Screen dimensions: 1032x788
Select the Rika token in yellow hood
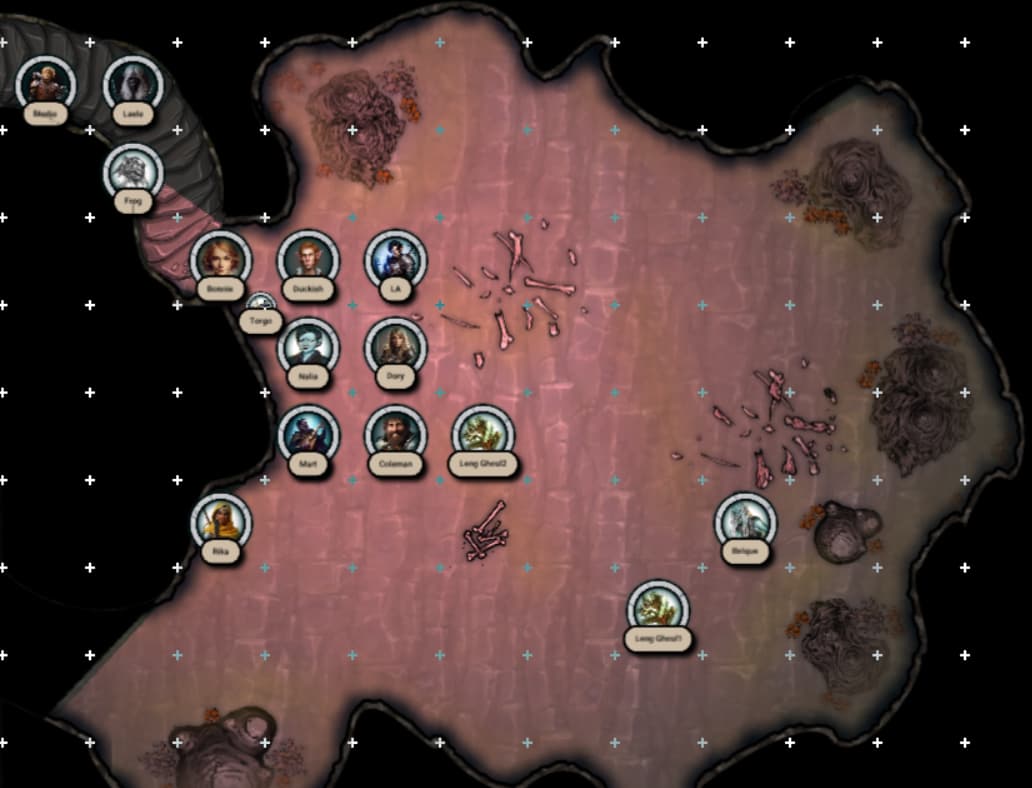[x=221, y=521]
